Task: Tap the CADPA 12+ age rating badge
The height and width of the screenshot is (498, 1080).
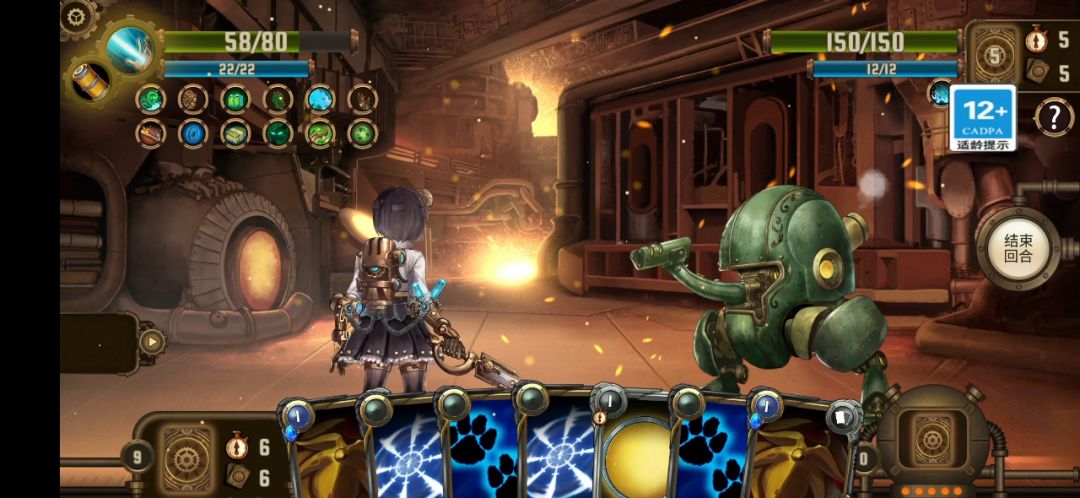Action: click(x=982, y=118)
